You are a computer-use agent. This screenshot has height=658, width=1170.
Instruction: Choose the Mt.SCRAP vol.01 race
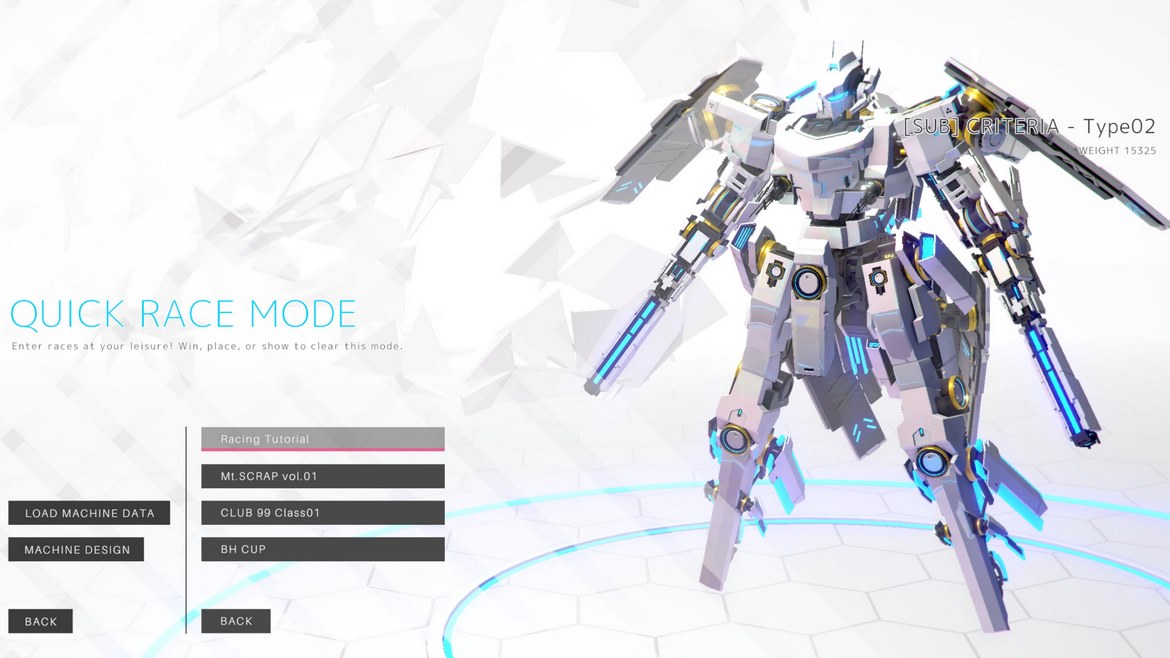coord(322,476)
